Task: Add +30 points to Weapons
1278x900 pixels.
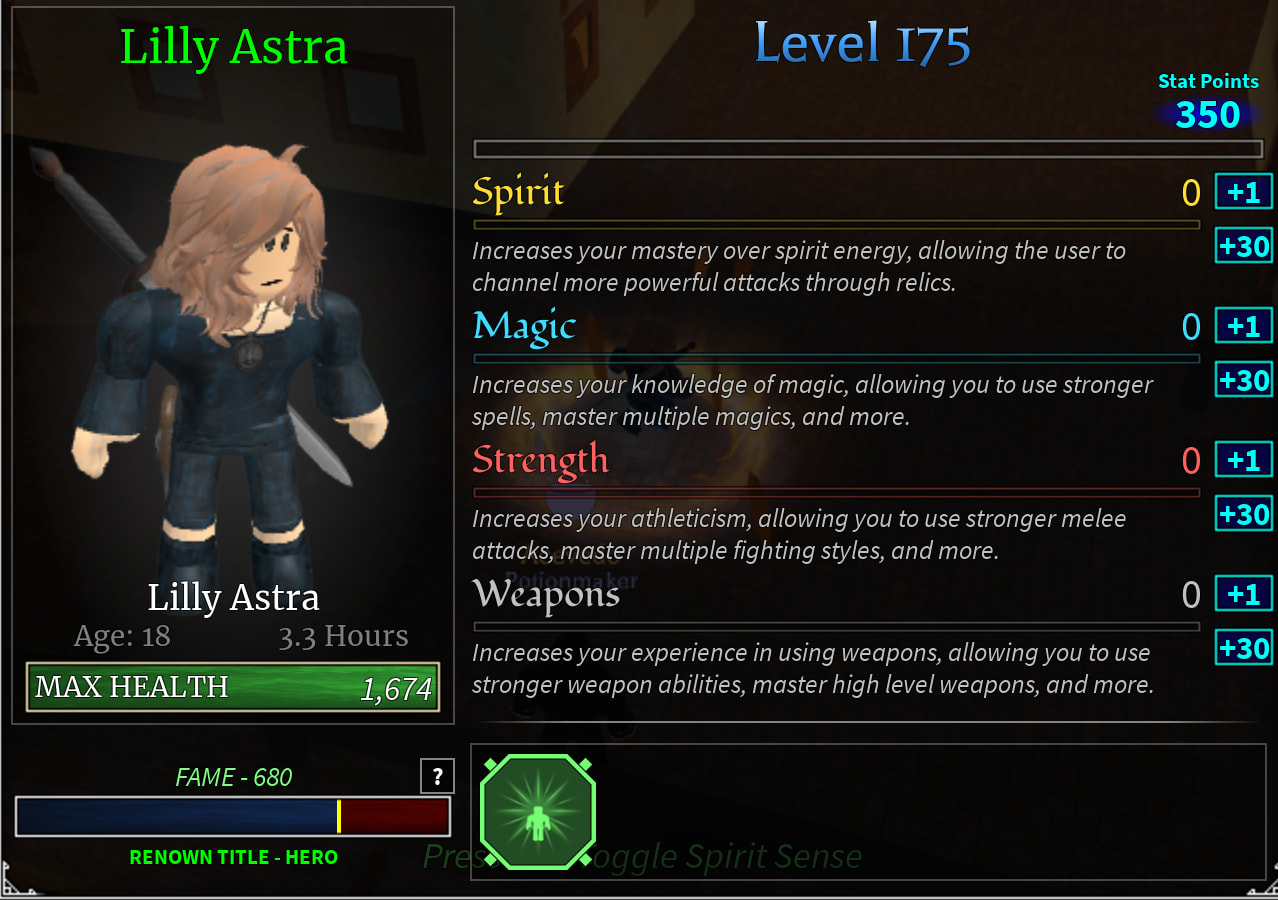Action: tap(1243, 648)
